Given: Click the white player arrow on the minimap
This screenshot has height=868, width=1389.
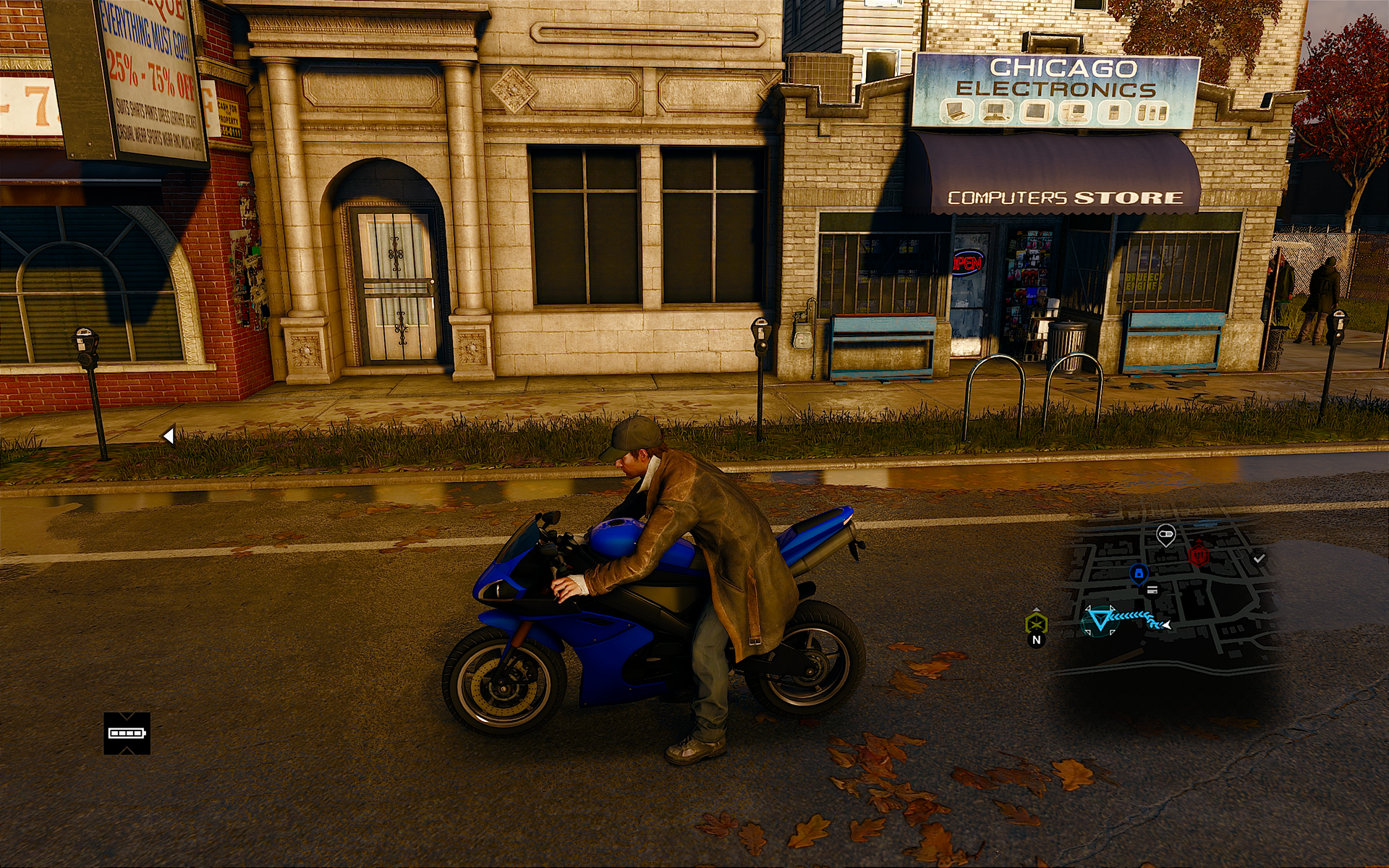Looking at the screenshot, I should pos(1165,624).
